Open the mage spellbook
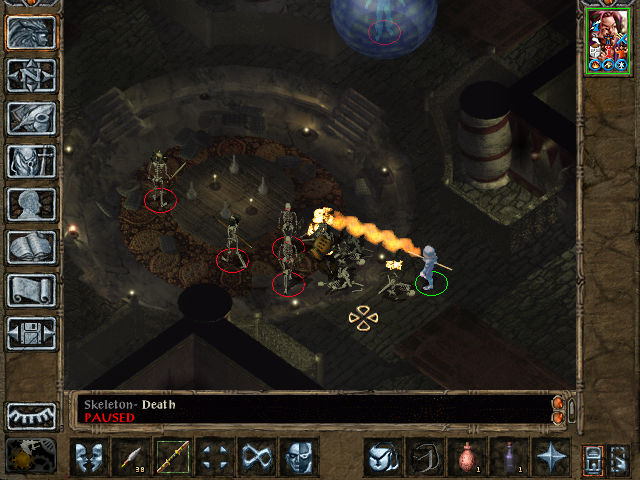Viewport: 640px width, 480px height. tap(31, 247)
